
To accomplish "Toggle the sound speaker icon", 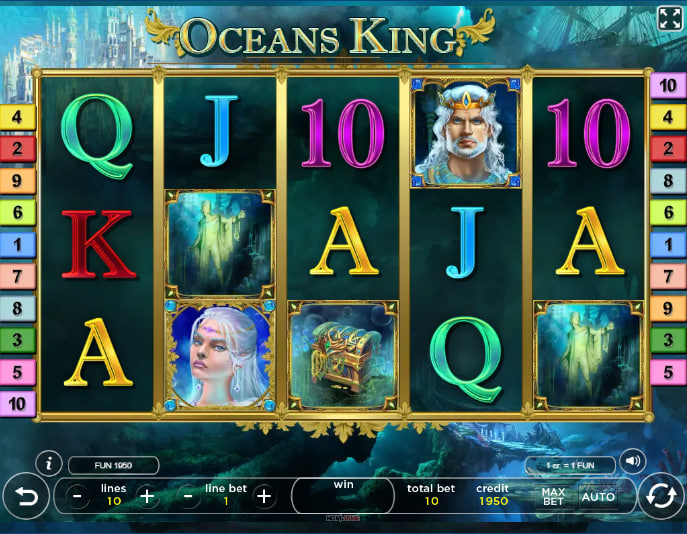I will [x=632, y=461].
